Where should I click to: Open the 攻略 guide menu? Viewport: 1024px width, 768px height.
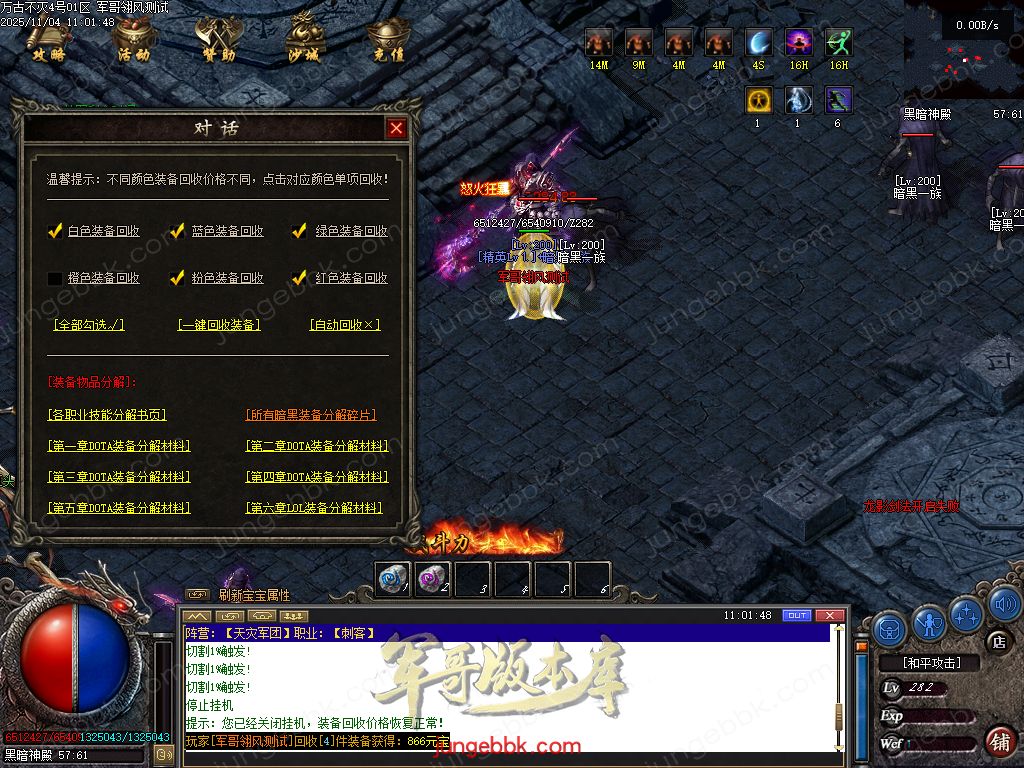[x=47, y=40]
